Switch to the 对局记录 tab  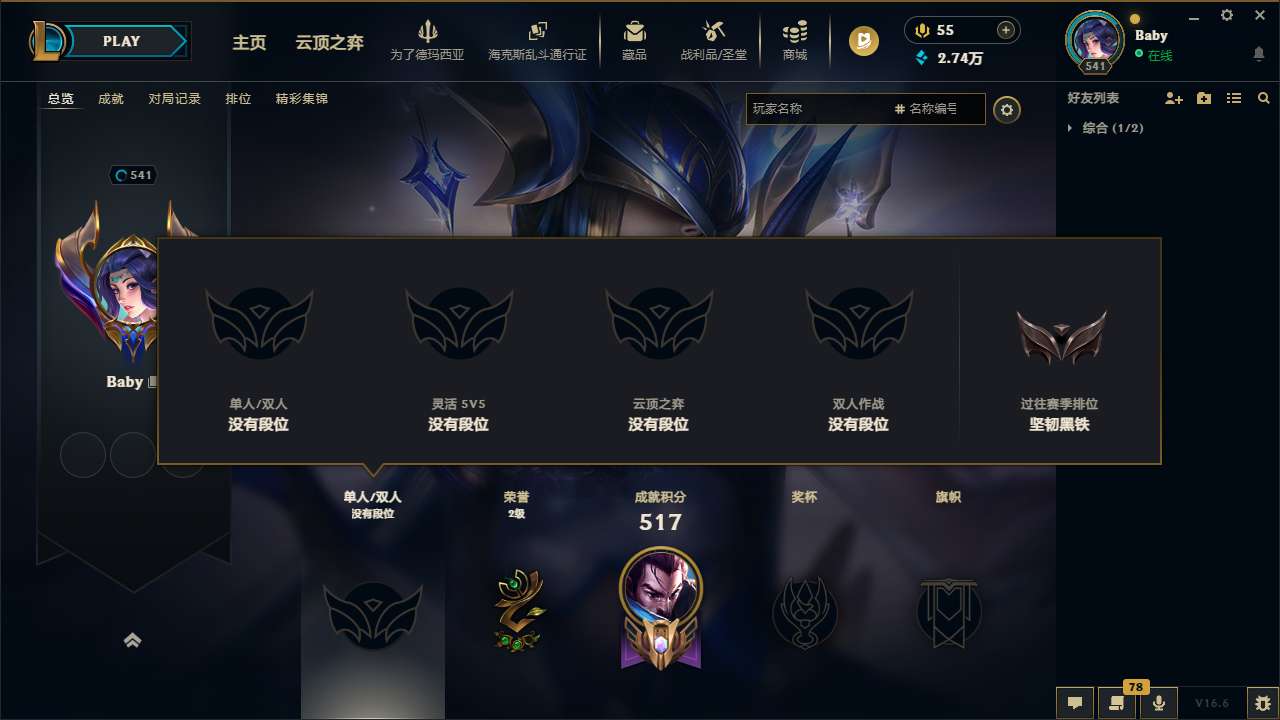(174, 99)
